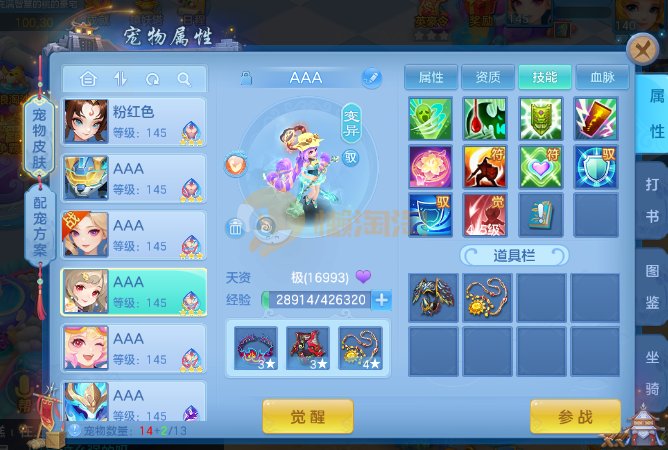
Task: Tap the 变异 mutation badge
Action: coord(352,118)
